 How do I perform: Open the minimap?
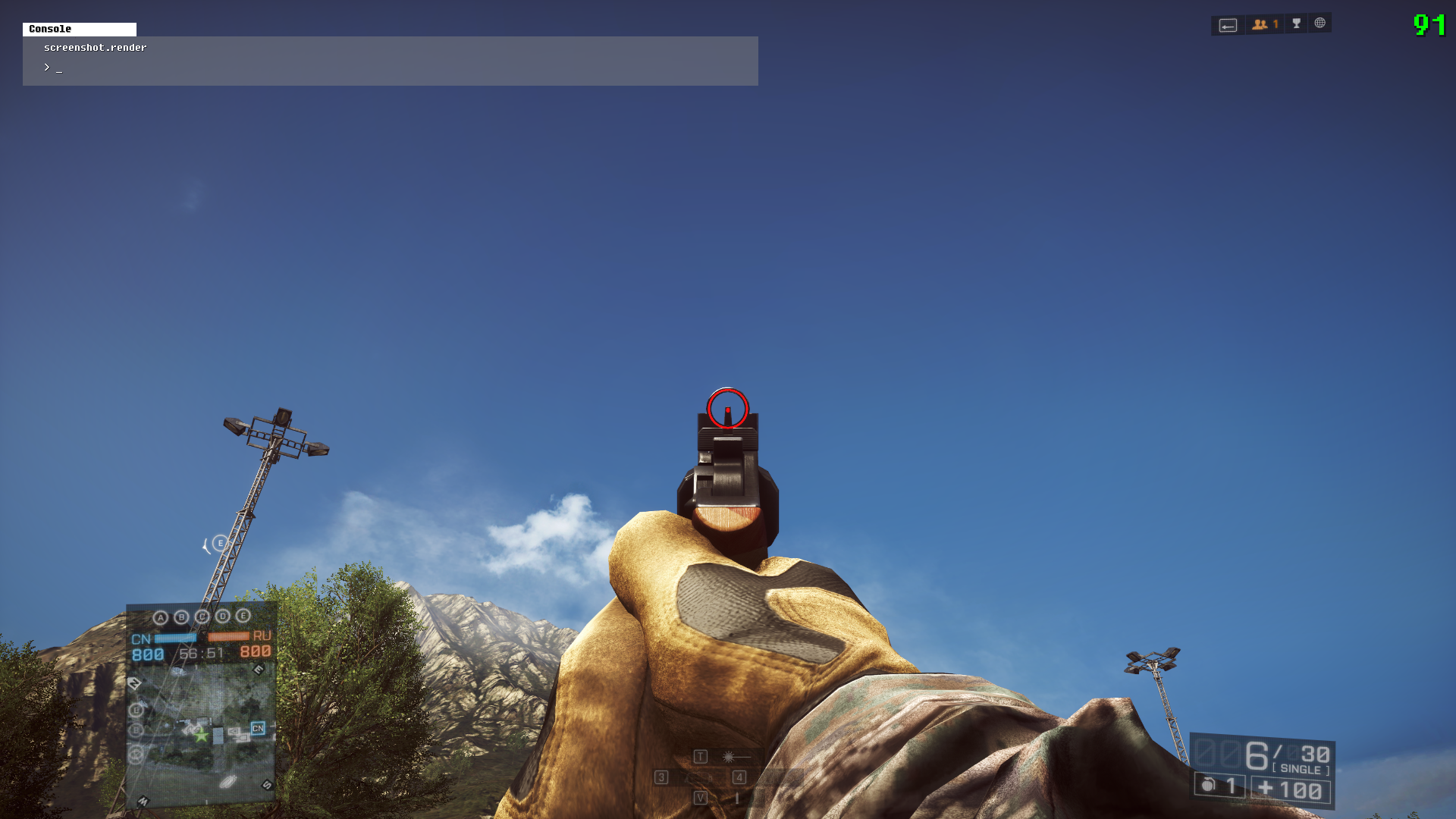click(201, 732)
